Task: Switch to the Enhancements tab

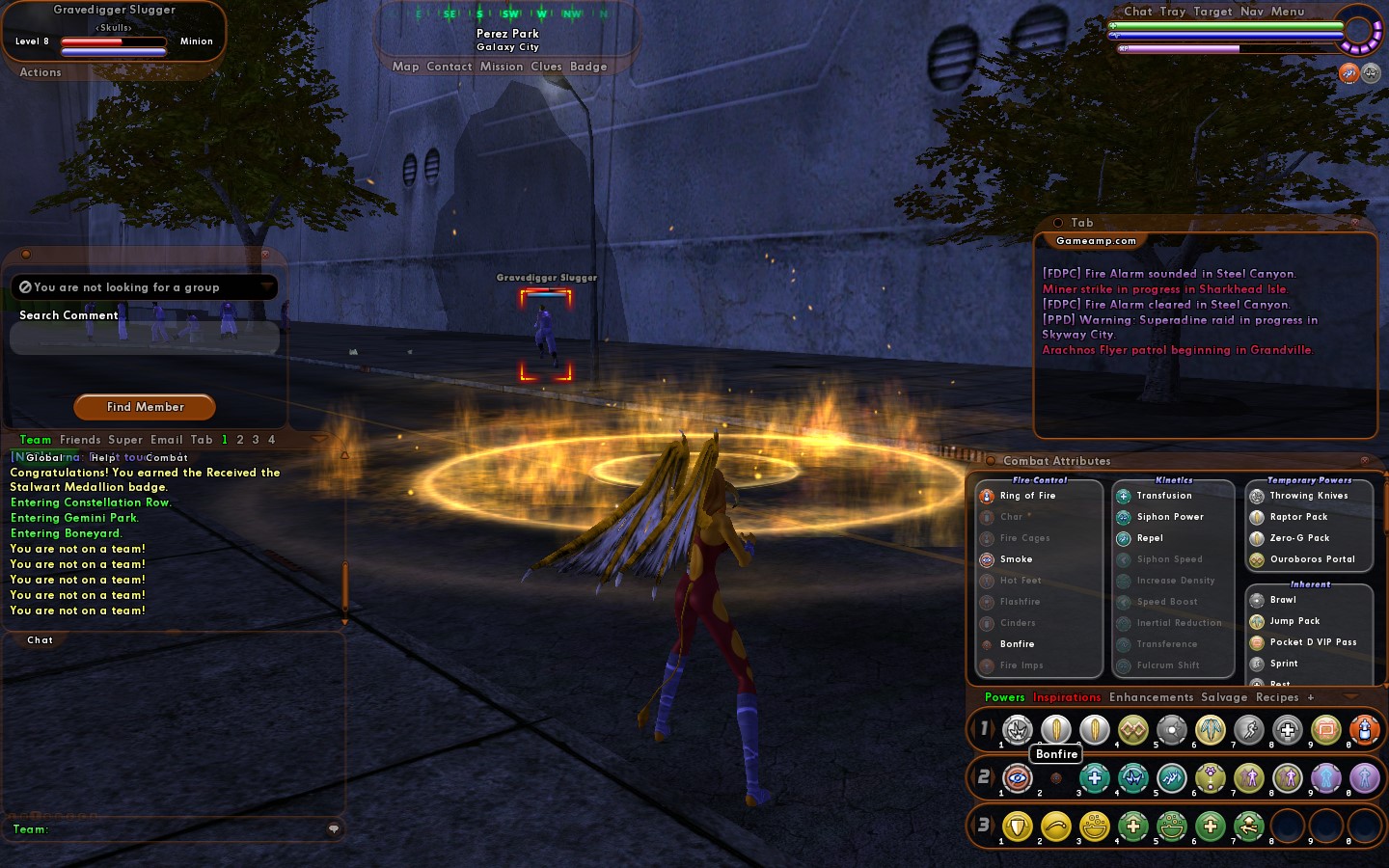Action: pos(1151,697)
